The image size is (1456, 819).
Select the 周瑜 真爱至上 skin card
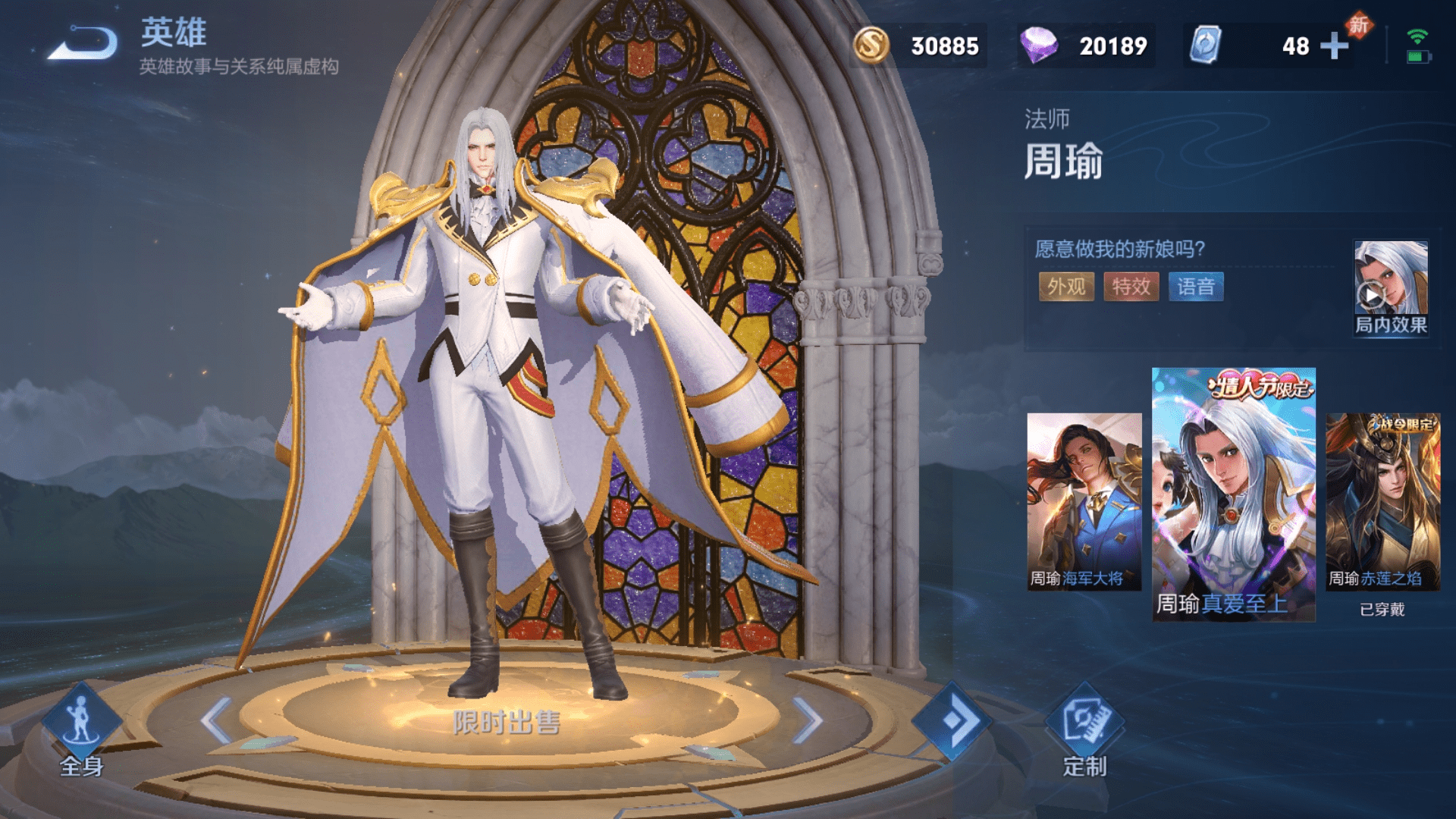[1233, 494]
